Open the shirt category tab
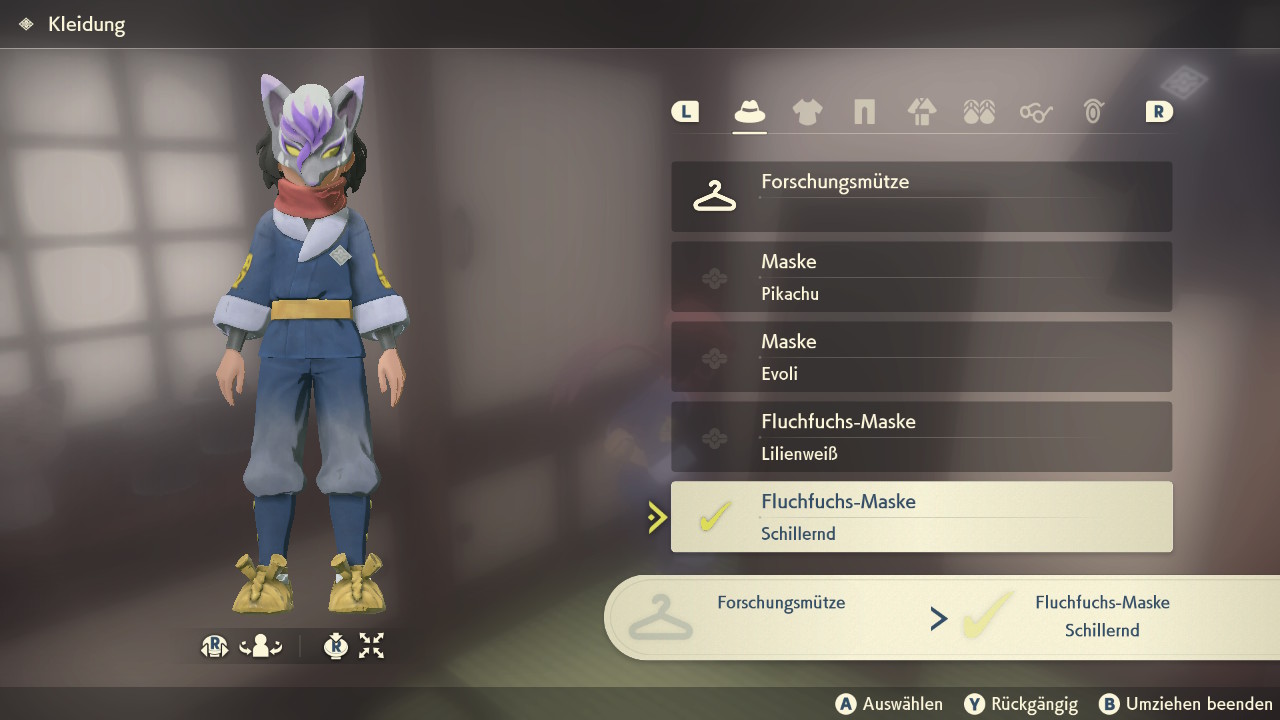Screen dimensions: 1280x720 click(x=807, y=112)
